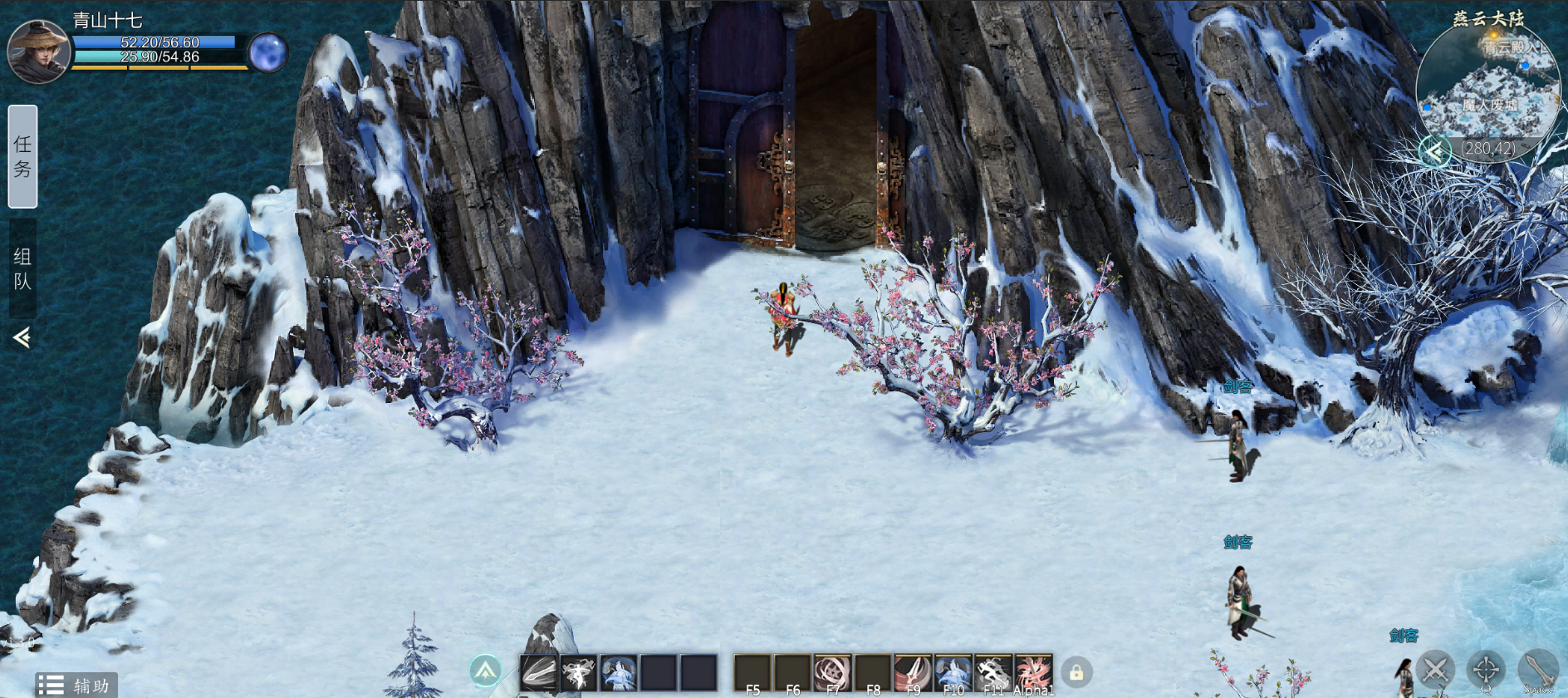Collapse the left side panel arrow
Screen dimensions: 1568x698
click(x=22, y=337)
